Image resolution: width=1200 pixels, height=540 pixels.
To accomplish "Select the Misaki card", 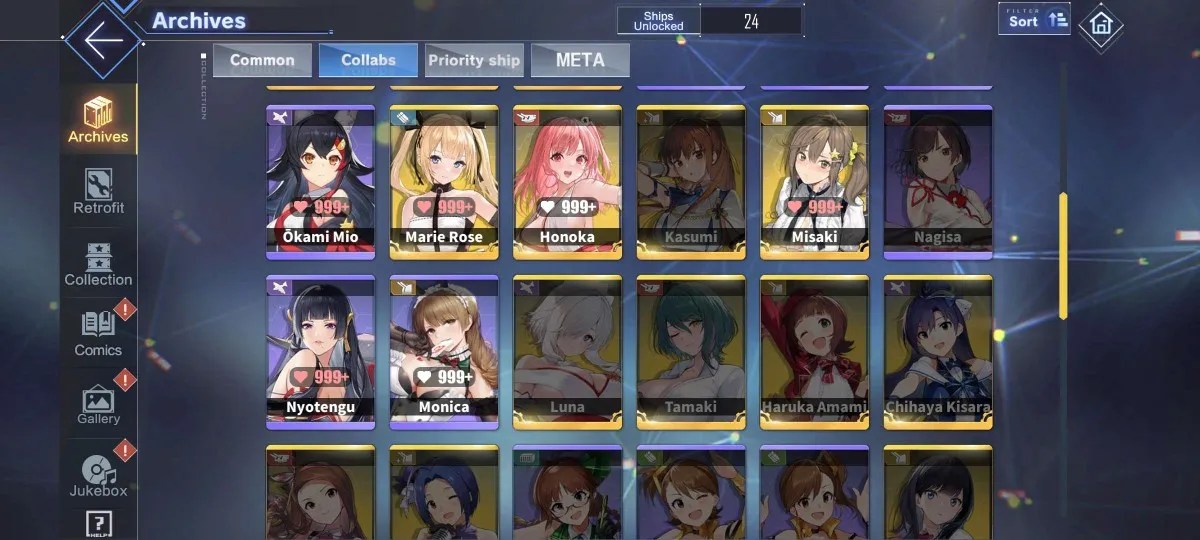I will pyautogui.click(x=814, y=182).
